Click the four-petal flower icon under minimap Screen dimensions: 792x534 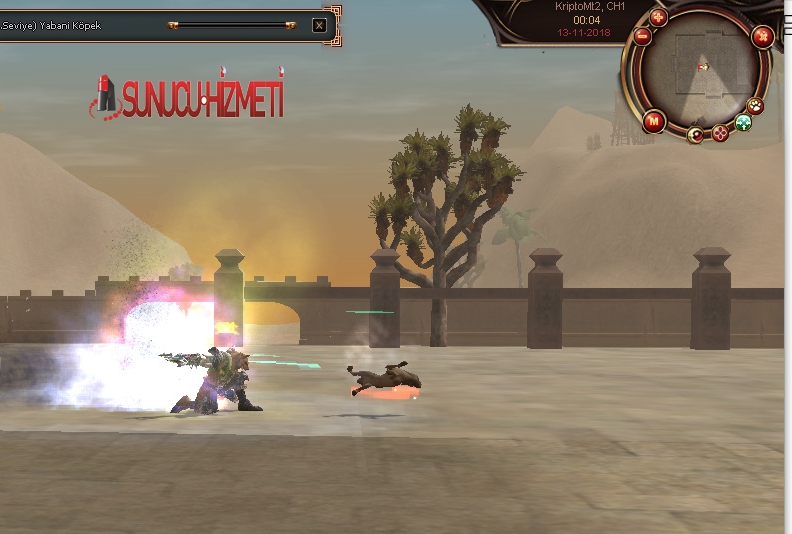tap(720, 132)
